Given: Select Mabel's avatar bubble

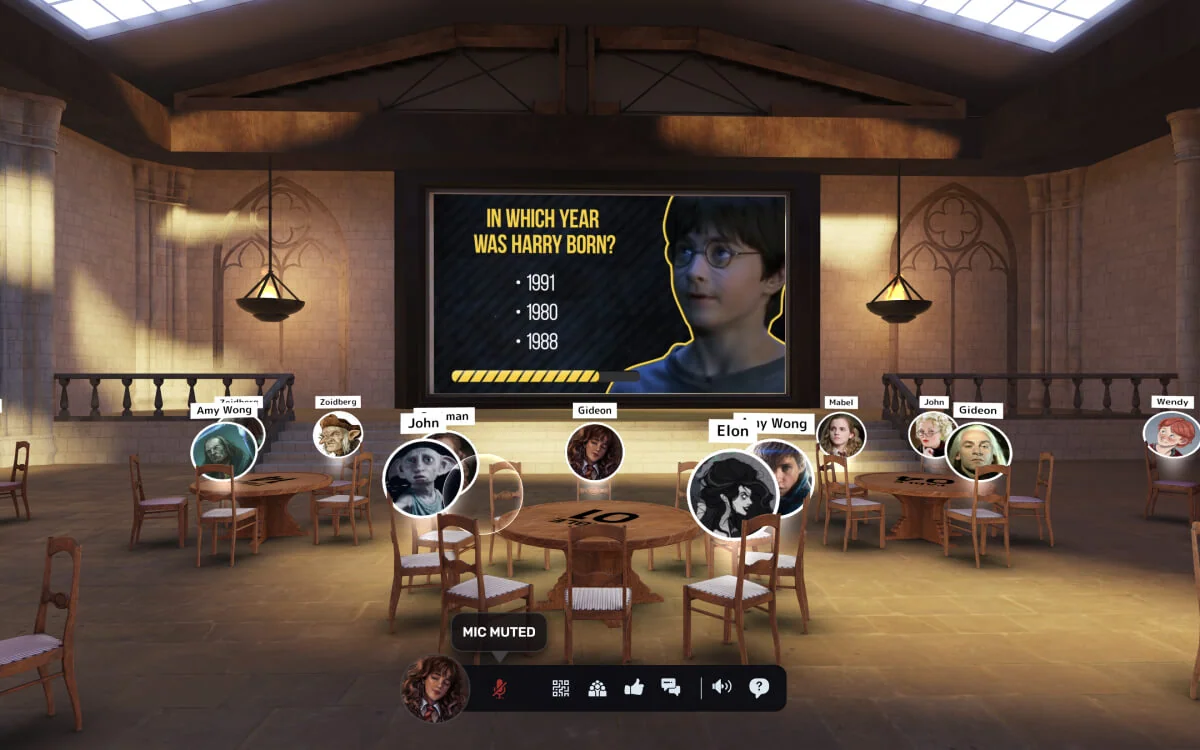Looking at the screenshot, I should click(x=840, y=435).
